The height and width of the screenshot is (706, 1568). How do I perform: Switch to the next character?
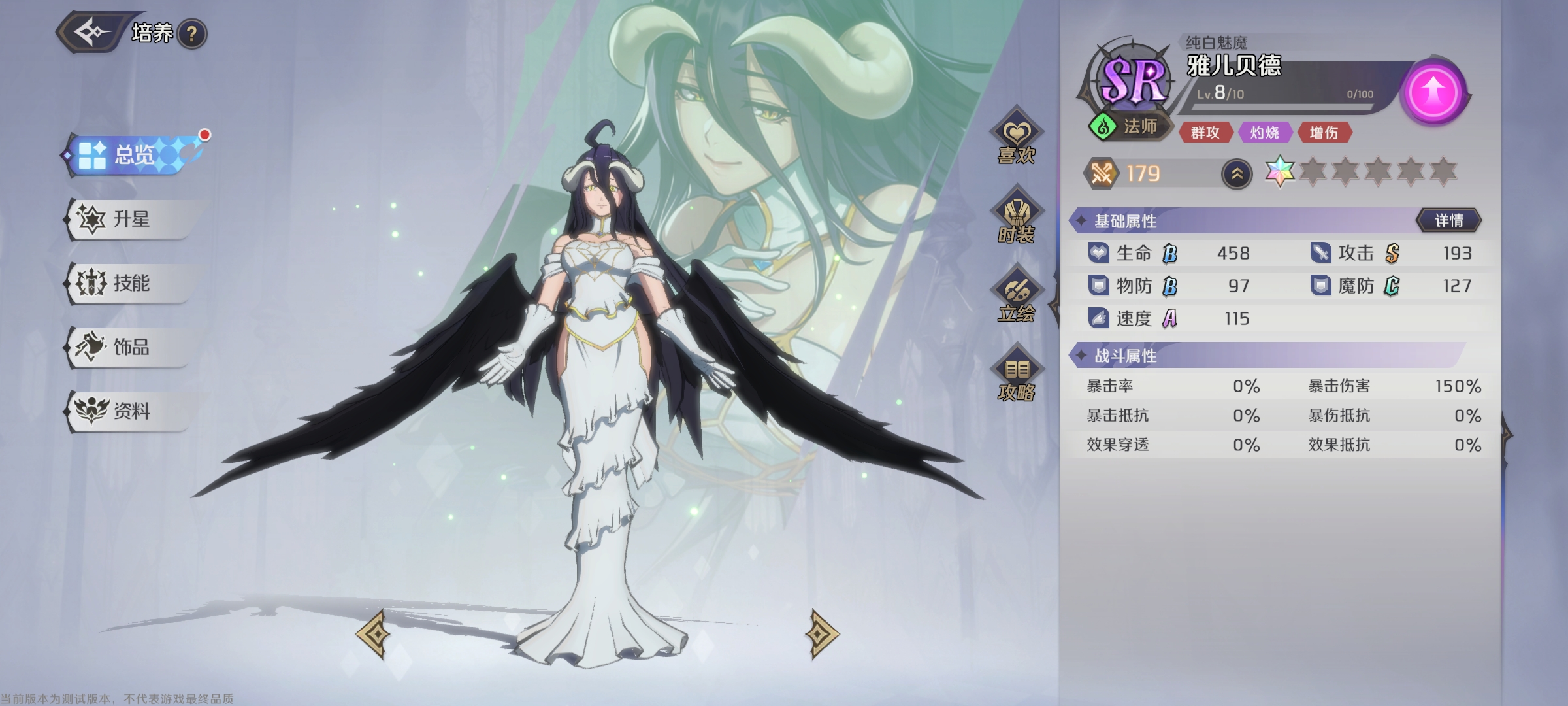[822, 633]
